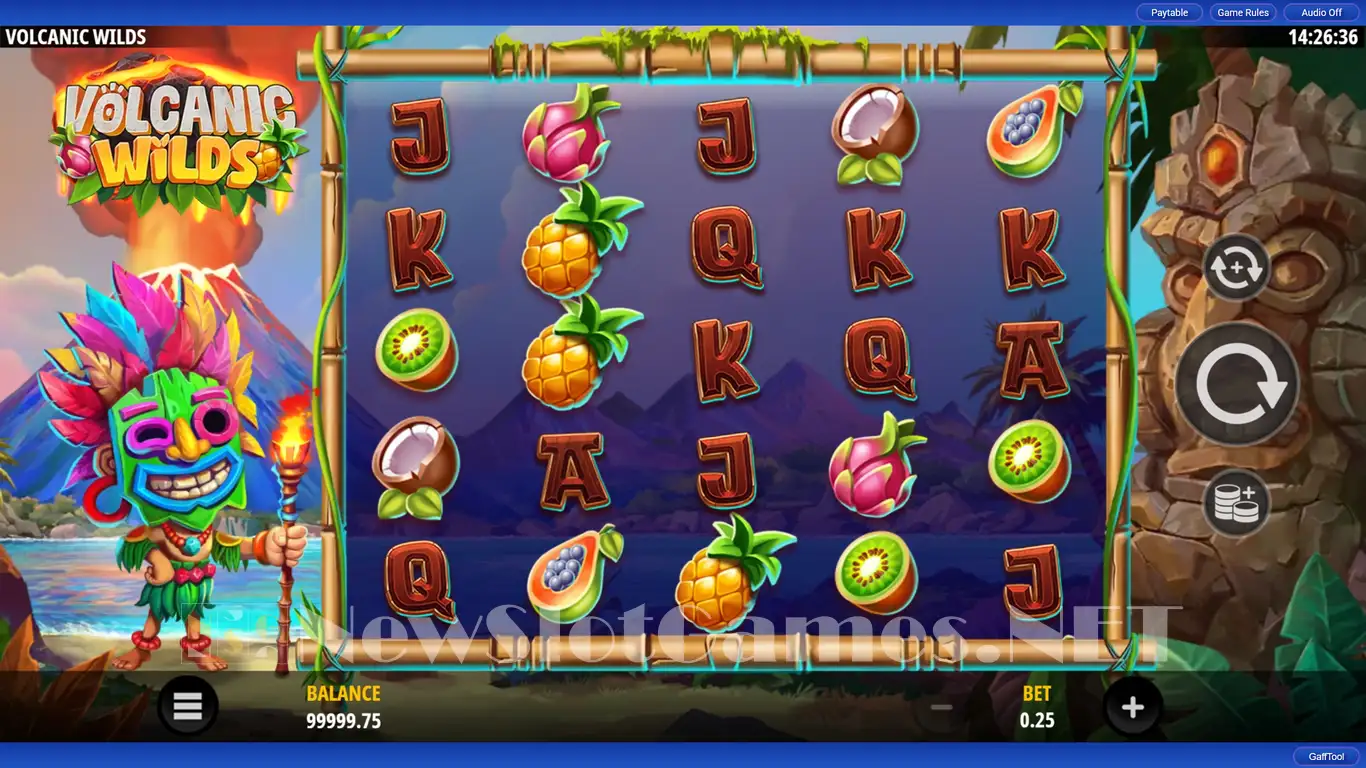Decrease the bet with the minus button
This screenshot has height=768, width=1366.
point(941,708)
